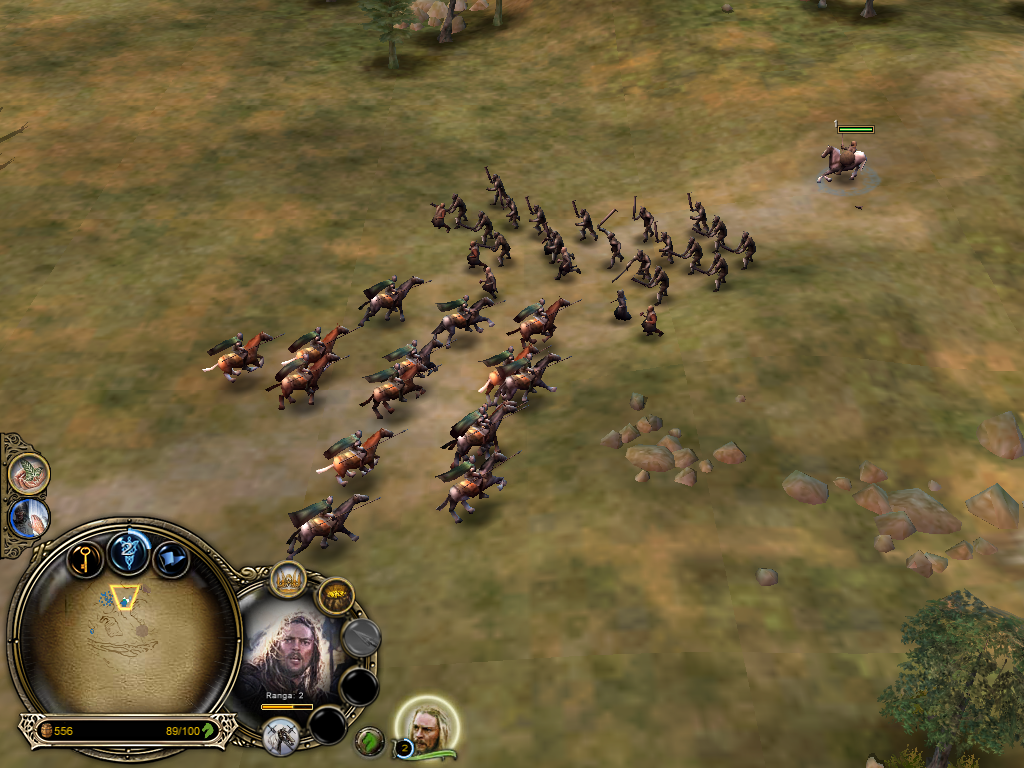Select the mounted swordsman stance icon
This screenshot has width=1024, height=768.
(281, 734)
